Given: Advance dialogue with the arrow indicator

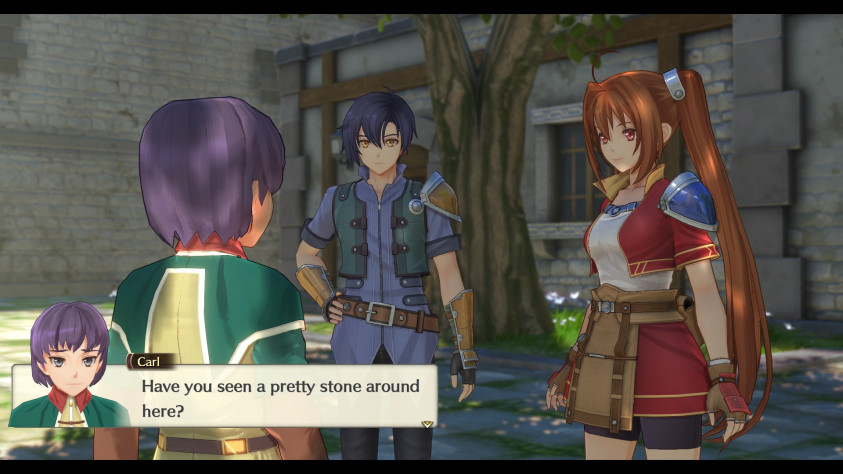Looking at the screenshot, I should coord(427,424).
